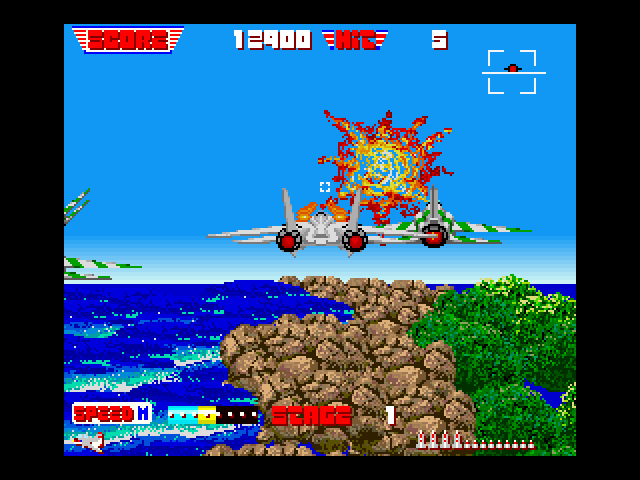Viewport: 640px width, 480px height.
Task: Click the enemy radar targeting box
Action: (511, 71)
